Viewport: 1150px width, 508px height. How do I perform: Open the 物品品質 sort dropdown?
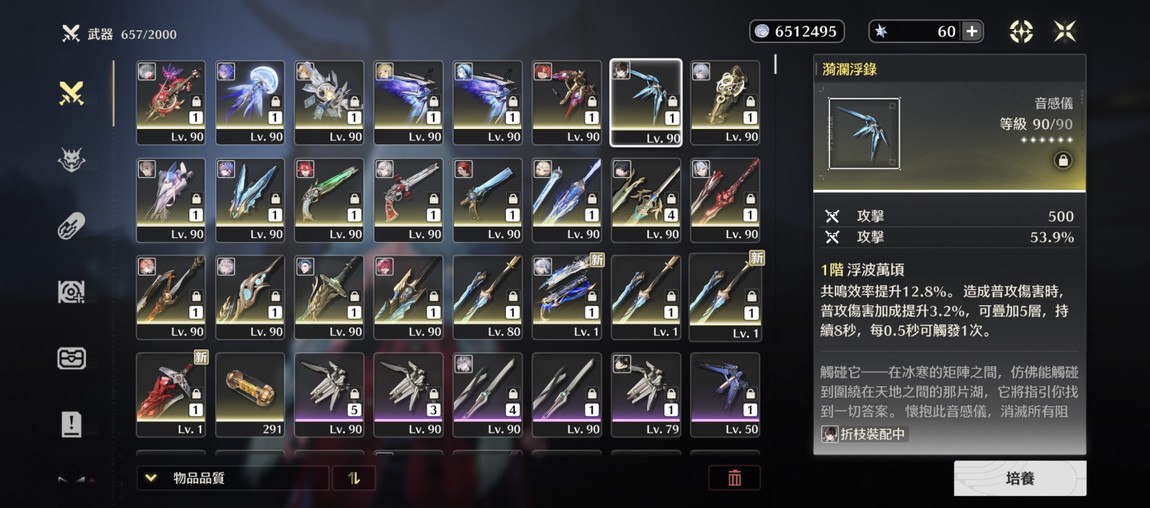coord(232,478)
